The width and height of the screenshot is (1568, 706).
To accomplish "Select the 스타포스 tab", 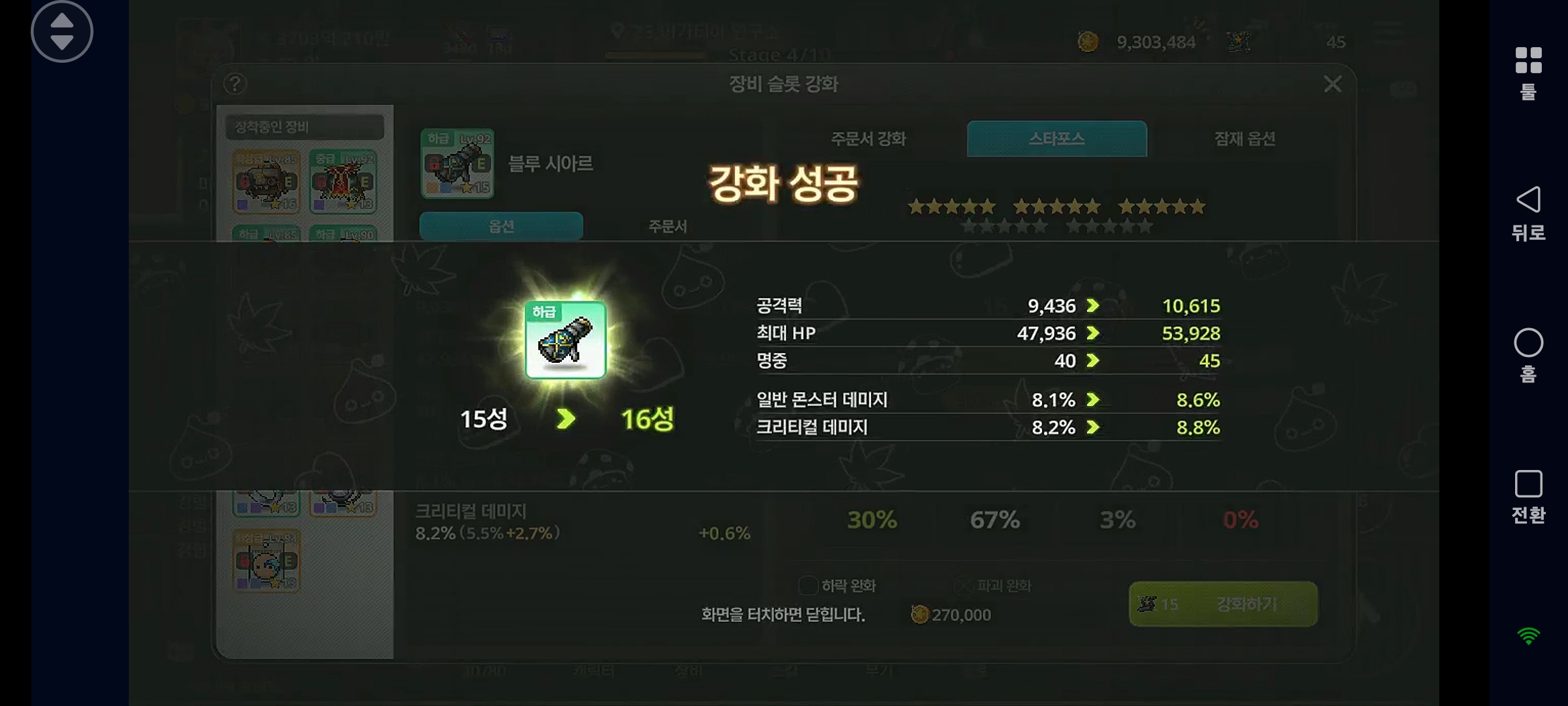I will [1056, 139].
